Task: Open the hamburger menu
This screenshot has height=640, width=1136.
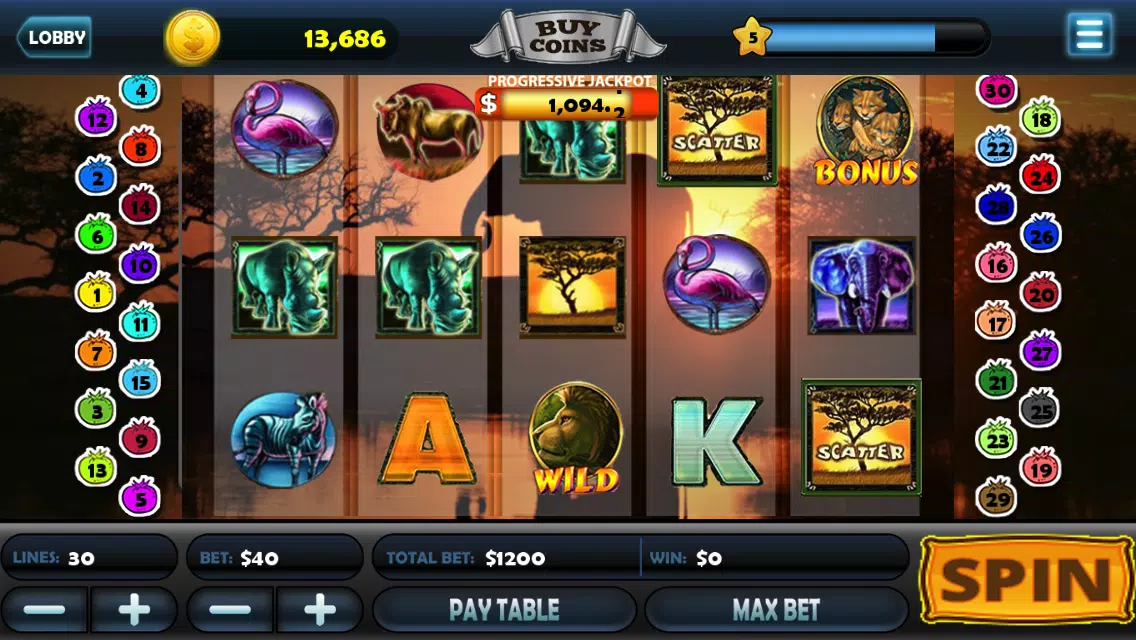Action: tap(1089, 35)
